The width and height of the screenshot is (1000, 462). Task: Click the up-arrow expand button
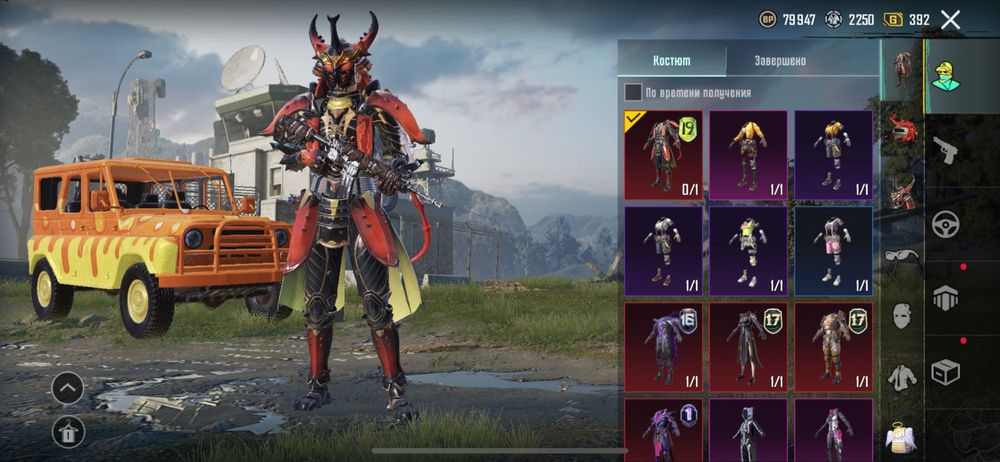tap(68, 387)
